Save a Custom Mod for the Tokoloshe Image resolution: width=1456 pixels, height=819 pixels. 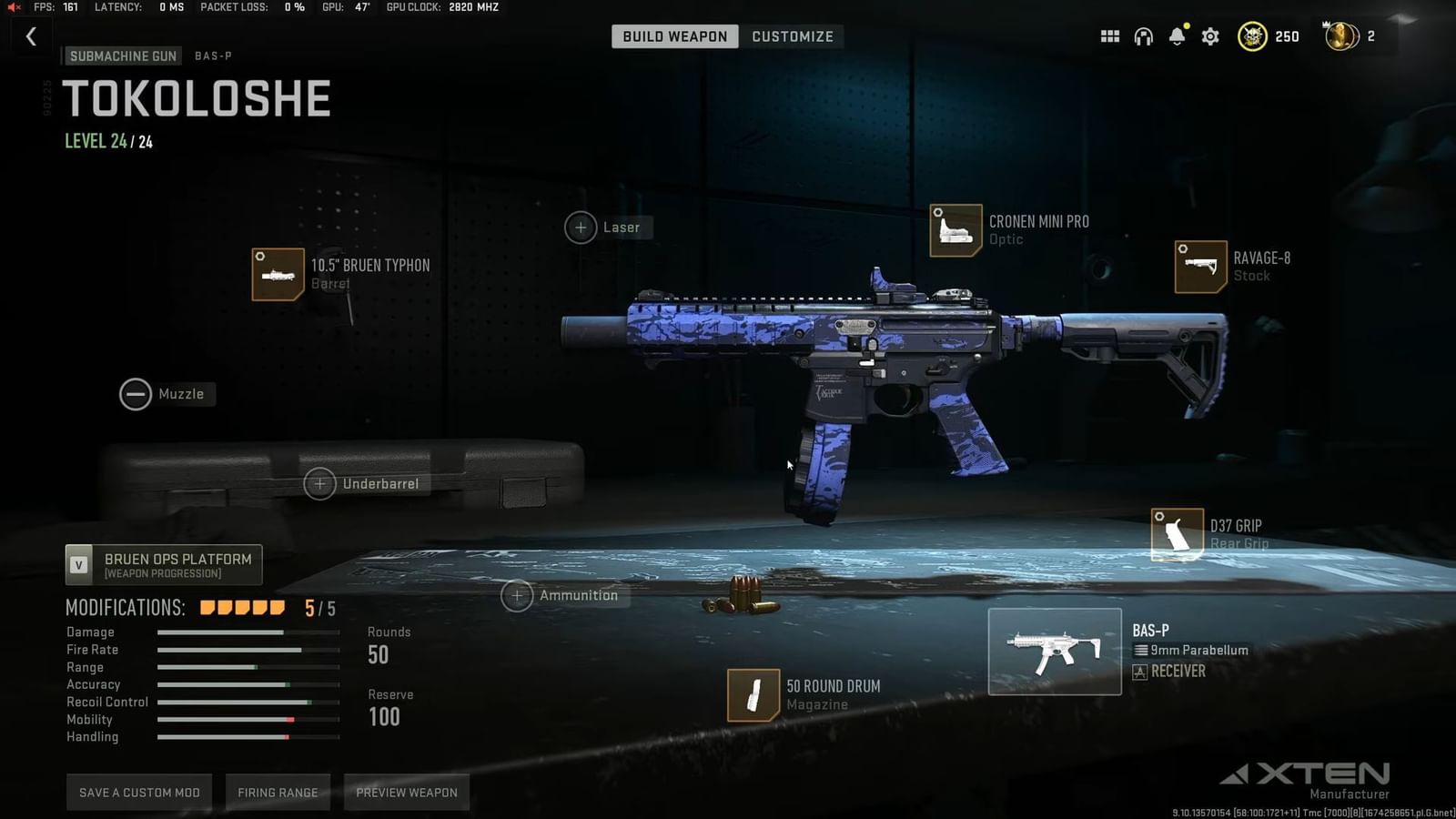(x=138, y=792)
